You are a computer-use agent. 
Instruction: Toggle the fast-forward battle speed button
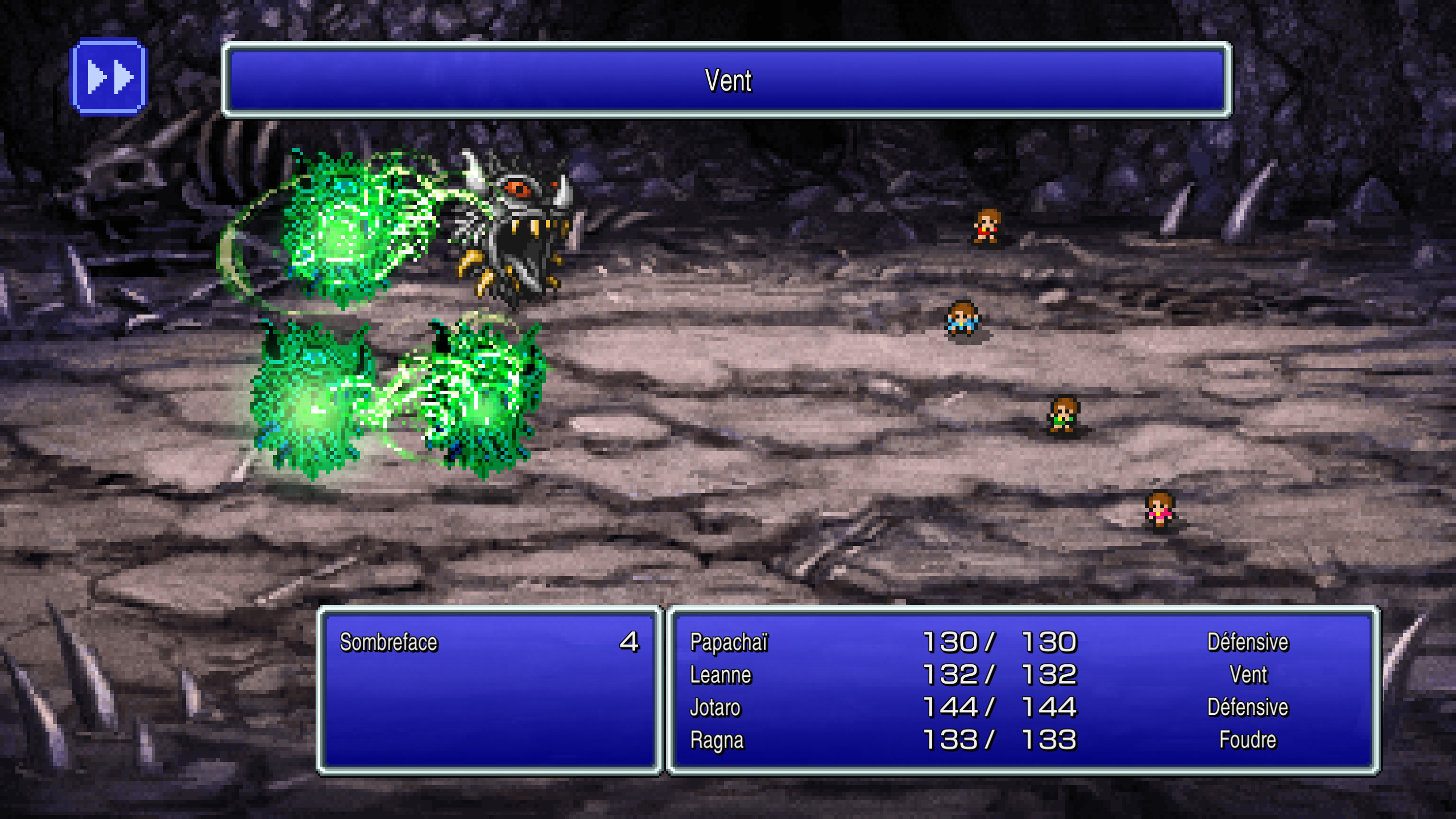108,77
